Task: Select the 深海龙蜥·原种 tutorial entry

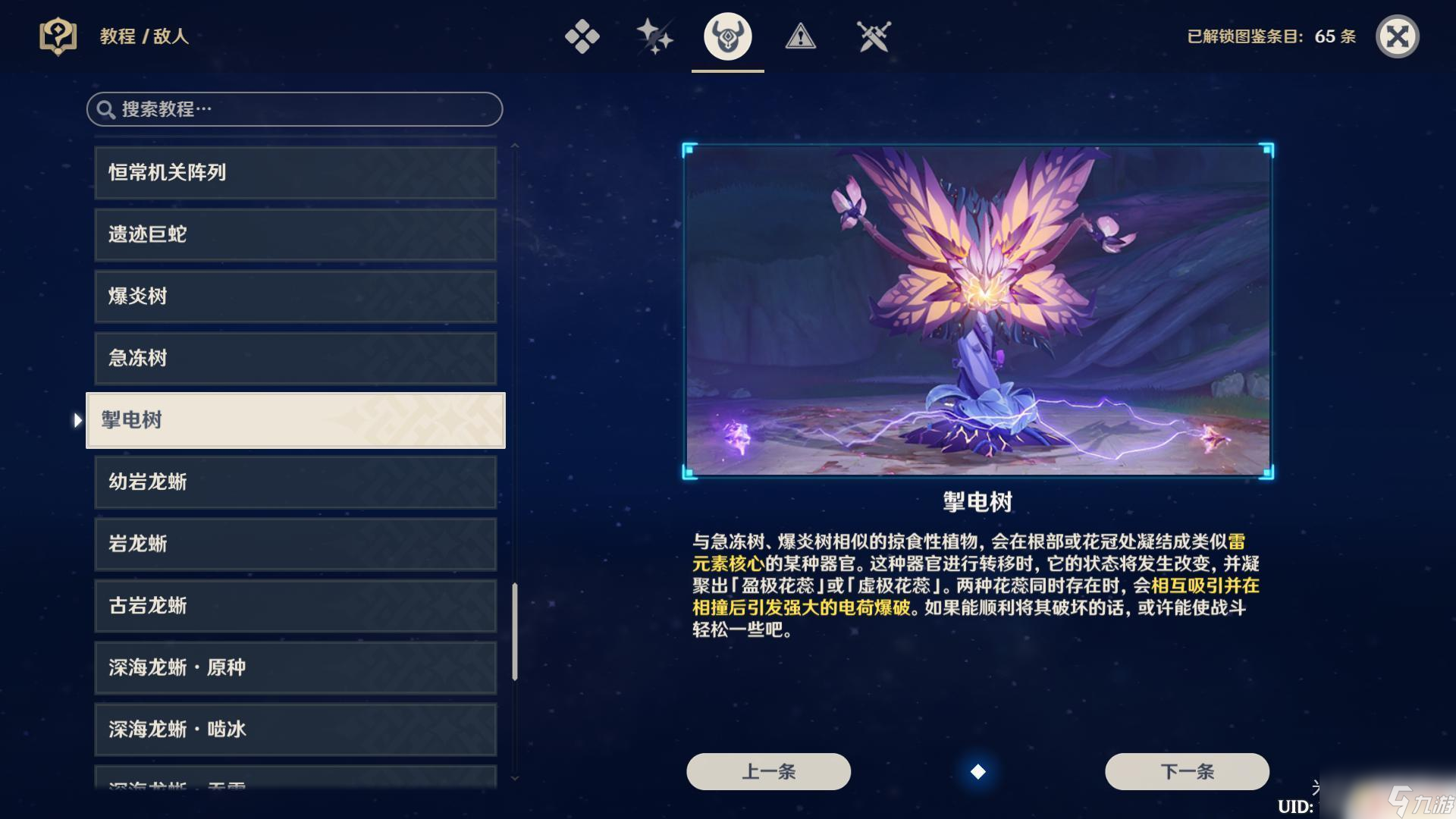Action: (x=295, y=668)
